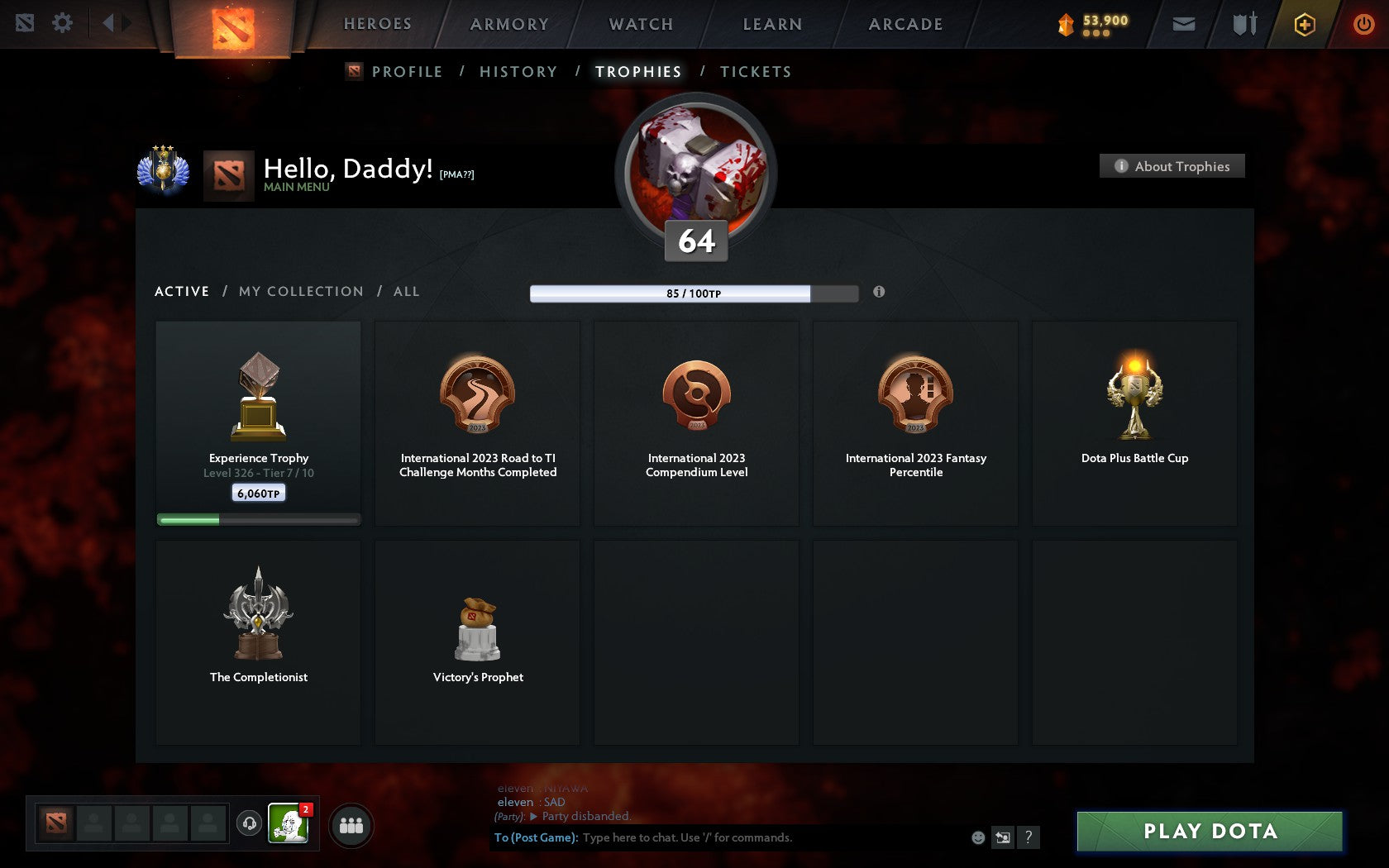Select the International 2023 Compendium Level trophy
The image size is (1389, 868).
point(696,423)
